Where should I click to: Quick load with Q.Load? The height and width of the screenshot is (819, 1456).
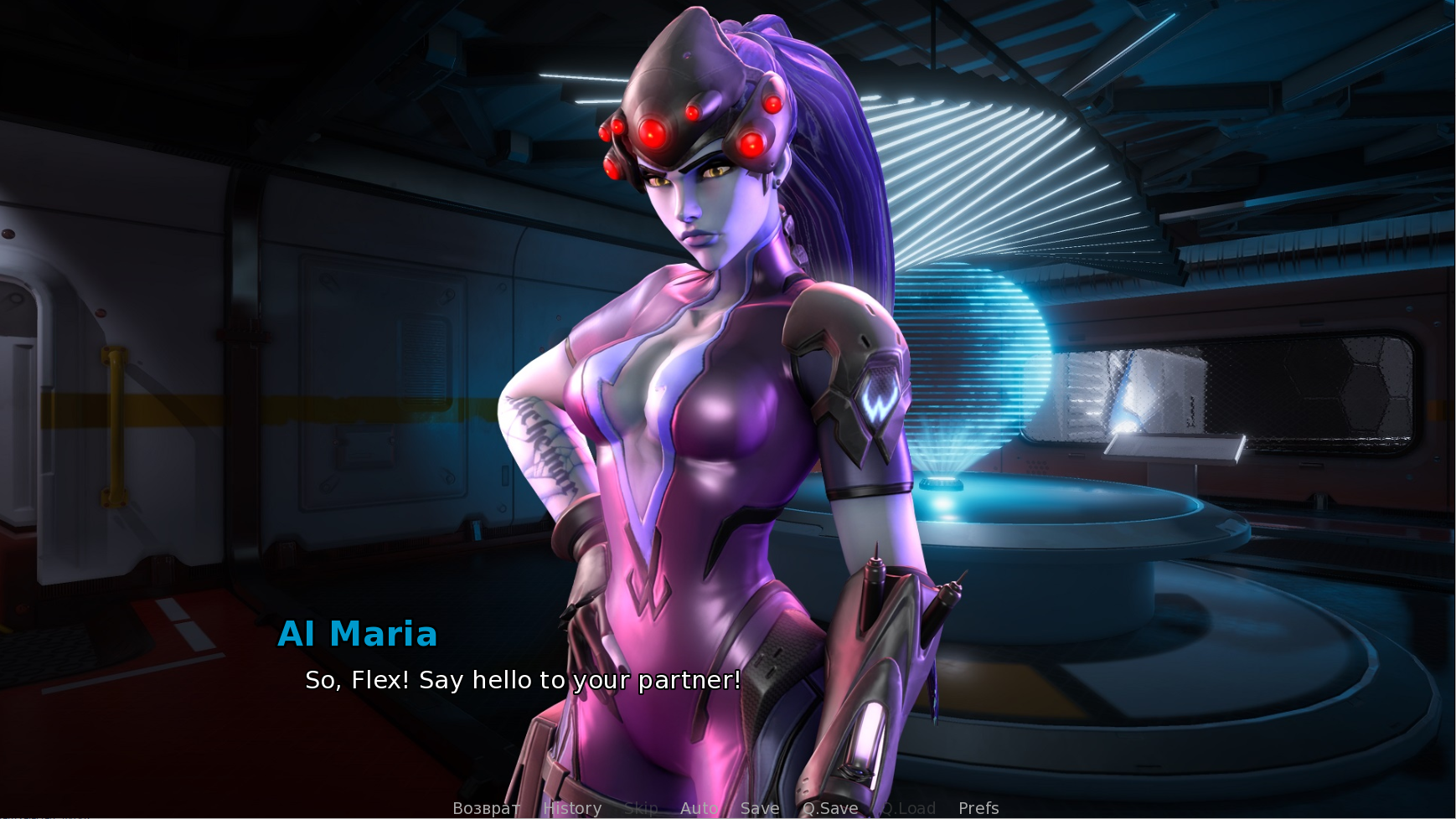908,808
